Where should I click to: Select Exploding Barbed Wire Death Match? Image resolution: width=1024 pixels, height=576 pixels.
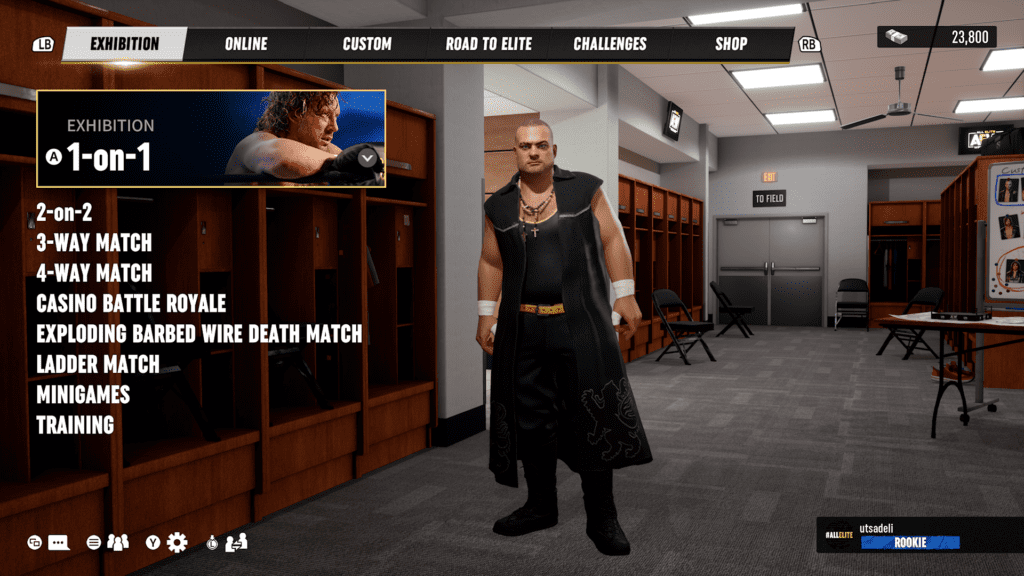click(x=199, y=333)
